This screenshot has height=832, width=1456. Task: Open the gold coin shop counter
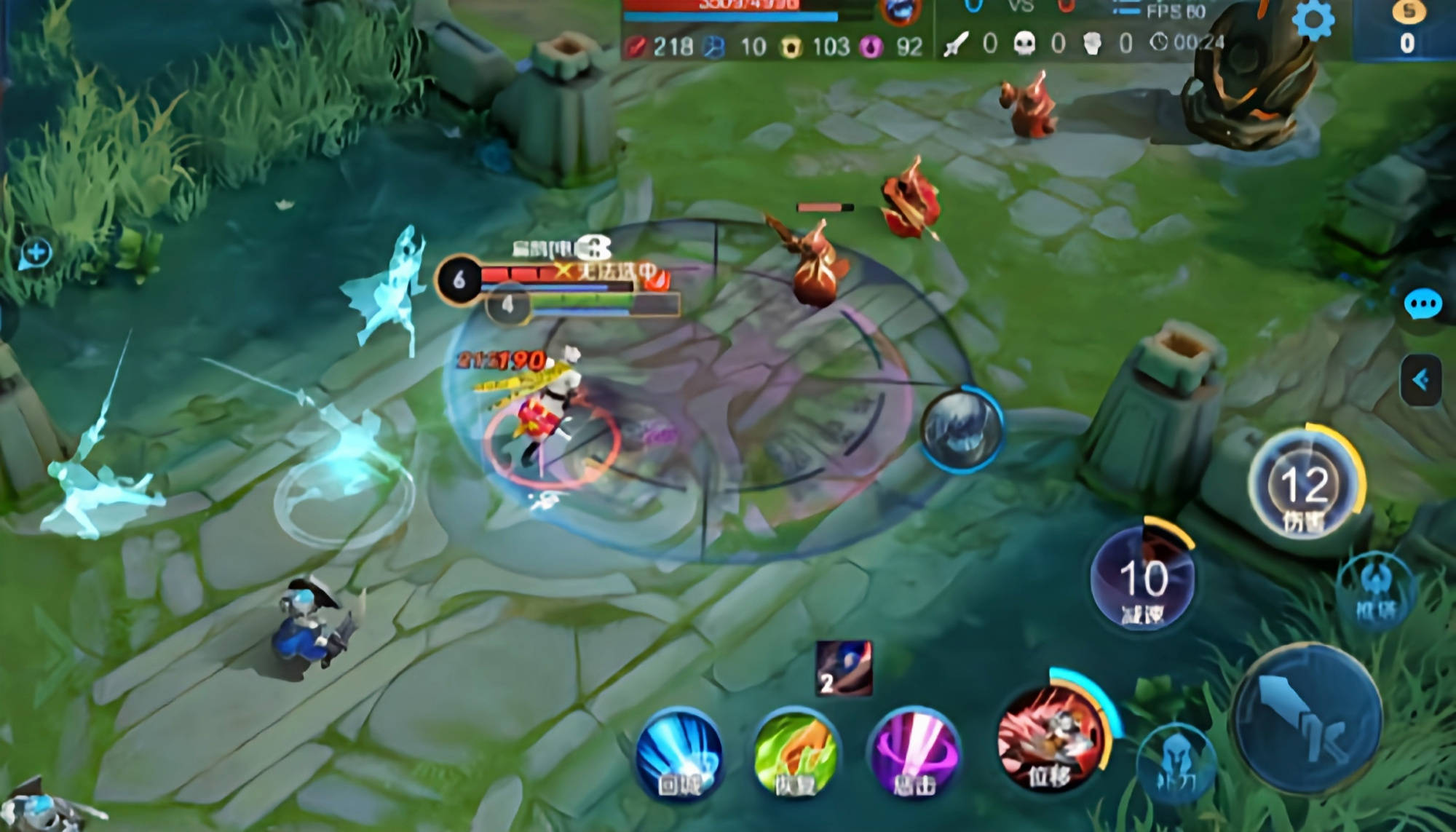[x=1408, y=29]
